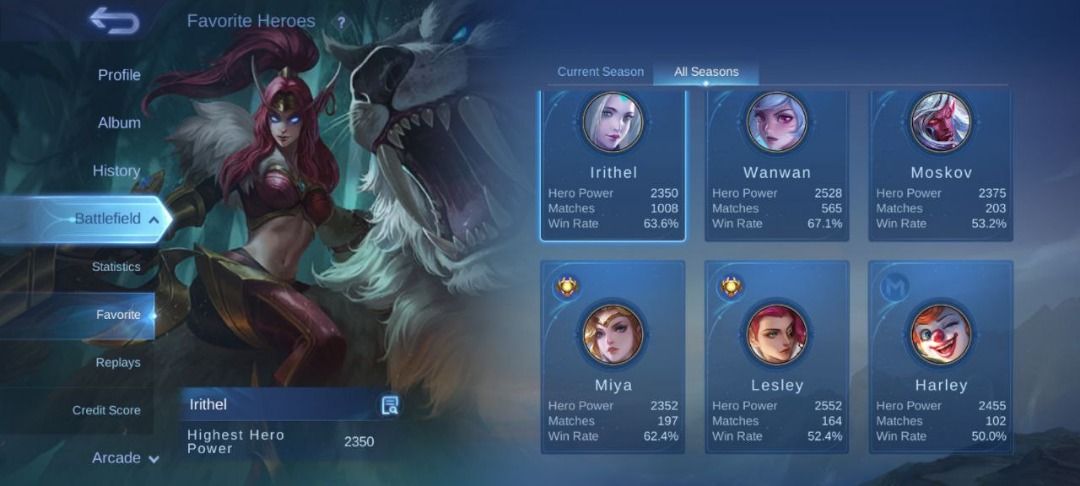Switch to the Current Season tab
The image size is (1080, 486).
[x=600, y=72]
